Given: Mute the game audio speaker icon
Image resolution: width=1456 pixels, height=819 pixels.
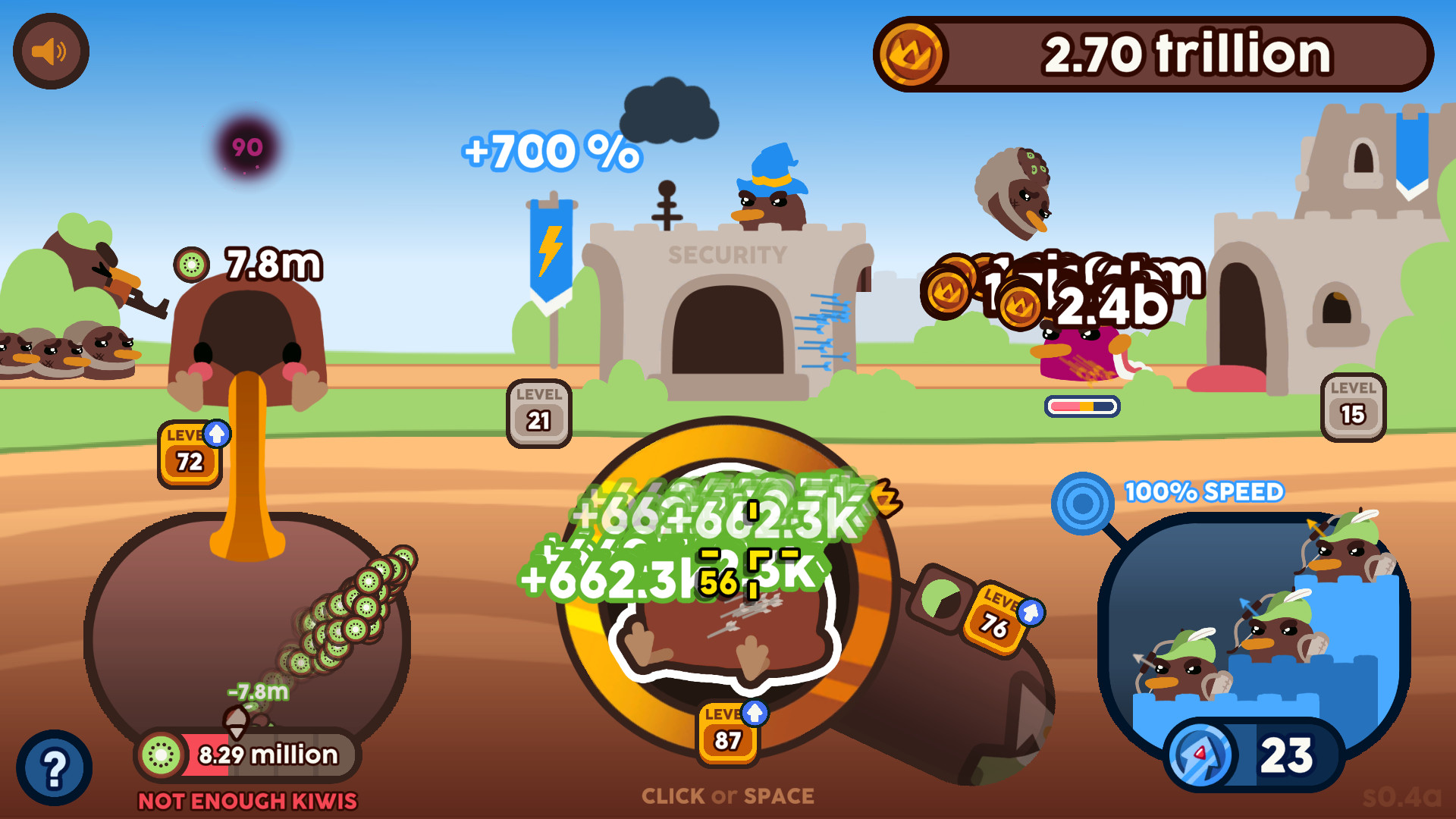Looking at the screenshot, I should click(x=50, y=50).
